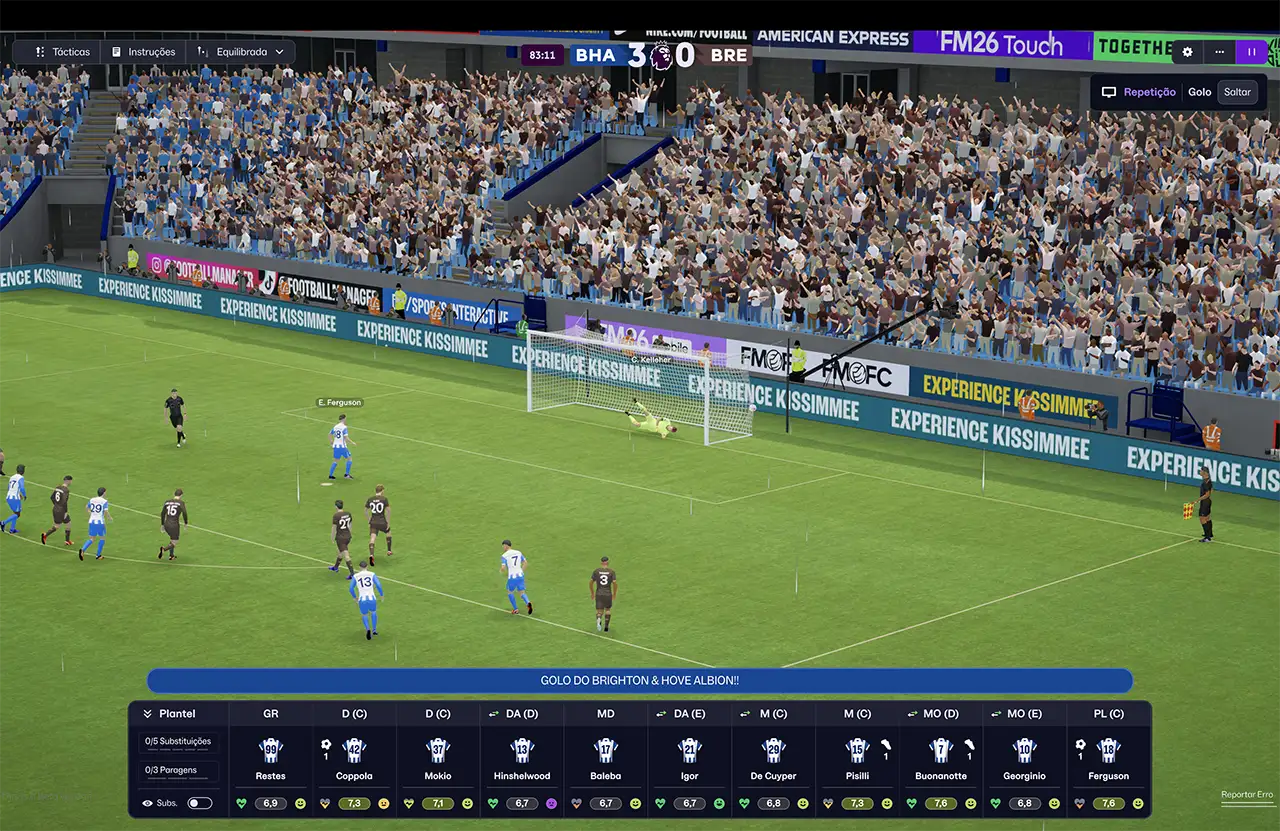Choose Mokio in the lineup
The height and width of the screenshot is (831, 1280).
(x=438, y=760)
